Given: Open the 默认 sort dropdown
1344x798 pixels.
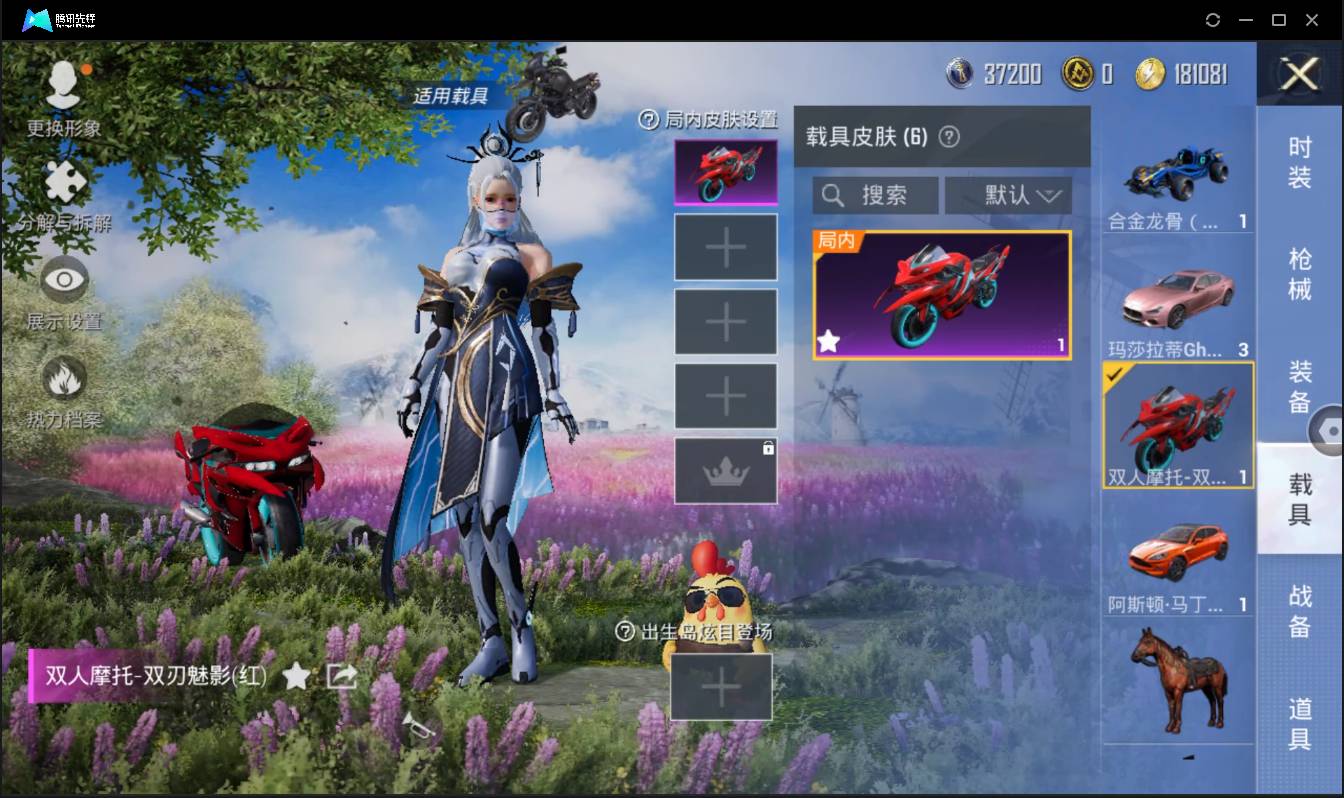Looking at the screenshot, I should pyautogui.click(x=1008, y=195).
